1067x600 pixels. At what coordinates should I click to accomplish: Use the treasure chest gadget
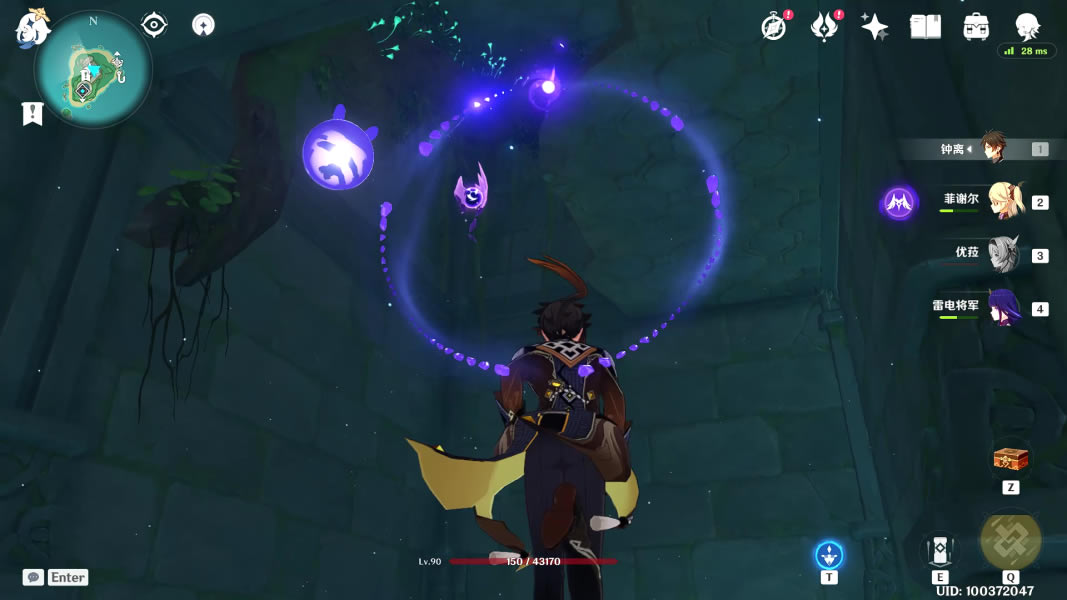click(1010, 459)
